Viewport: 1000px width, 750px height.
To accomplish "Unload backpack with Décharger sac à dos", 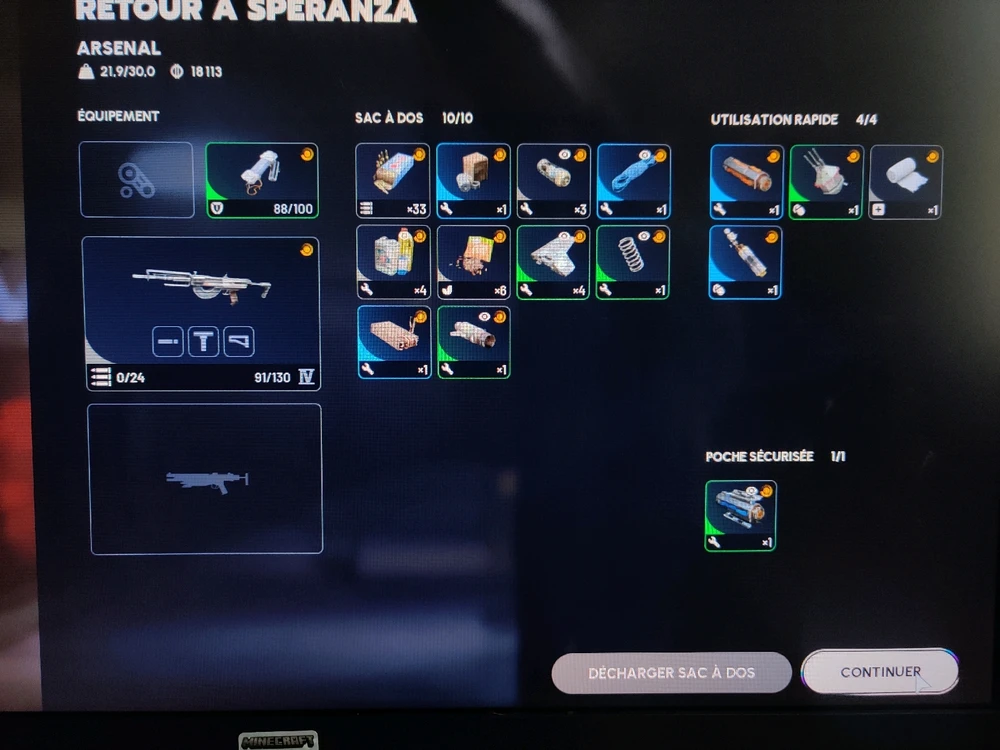I will 671,673.
